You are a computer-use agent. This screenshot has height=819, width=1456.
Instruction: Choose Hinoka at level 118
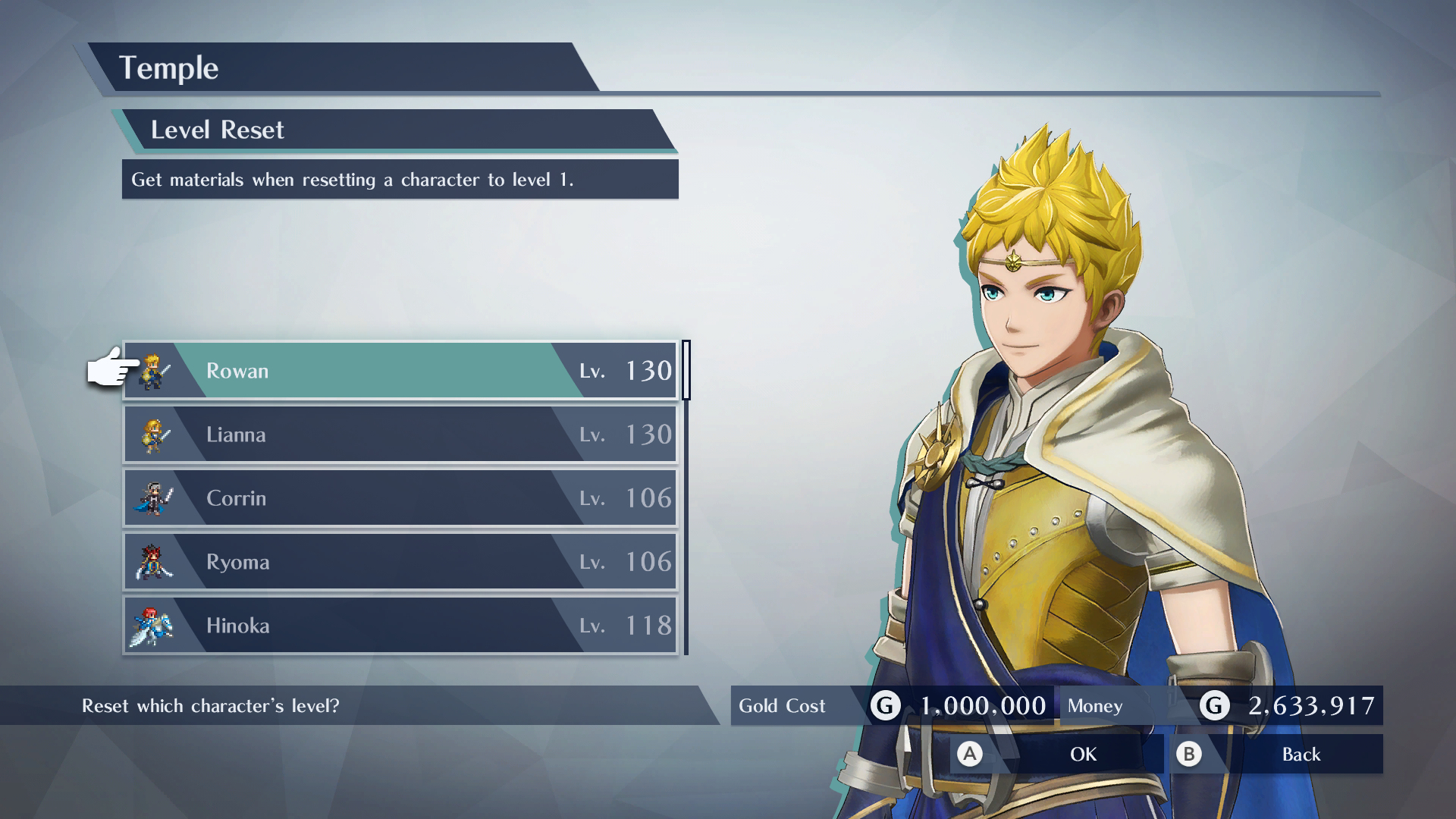click(400, 626)
